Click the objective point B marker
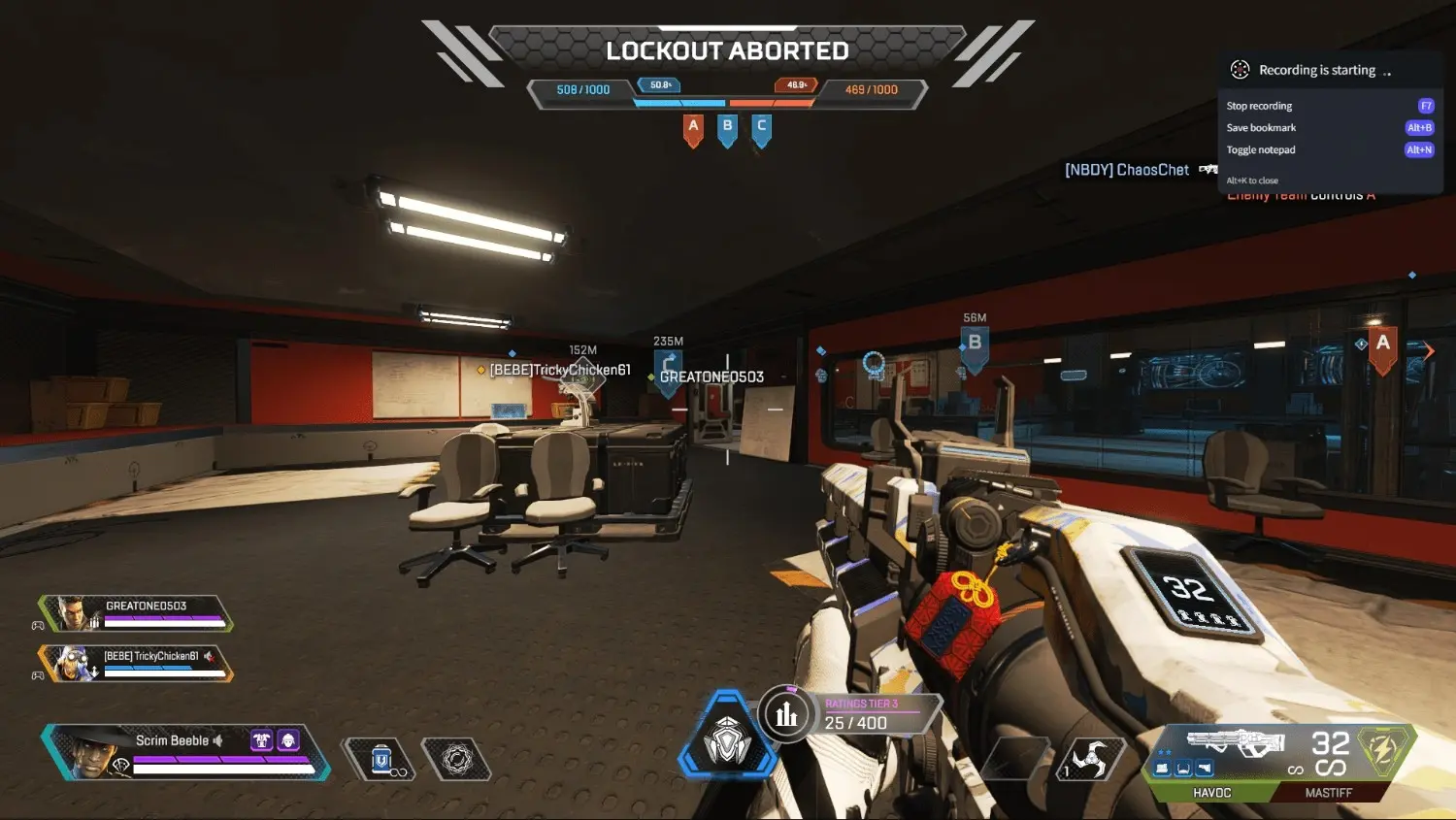This screenshot has height=820, width=1456. coord(974,342)
